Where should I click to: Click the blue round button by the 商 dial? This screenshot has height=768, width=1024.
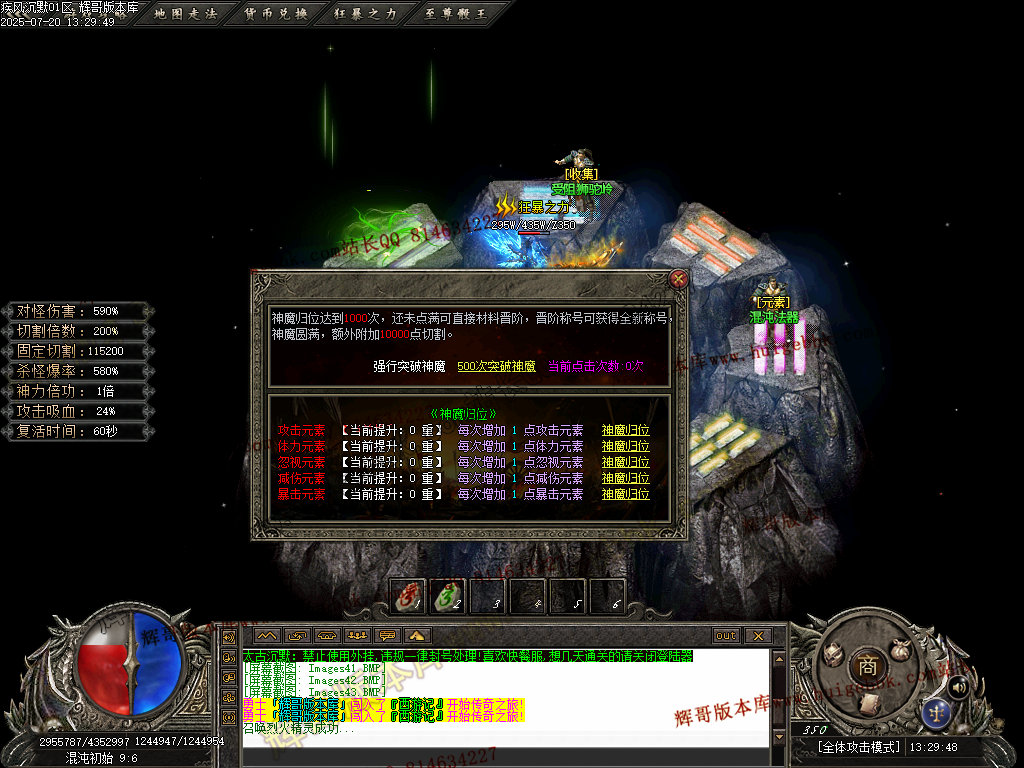point(937,712)
